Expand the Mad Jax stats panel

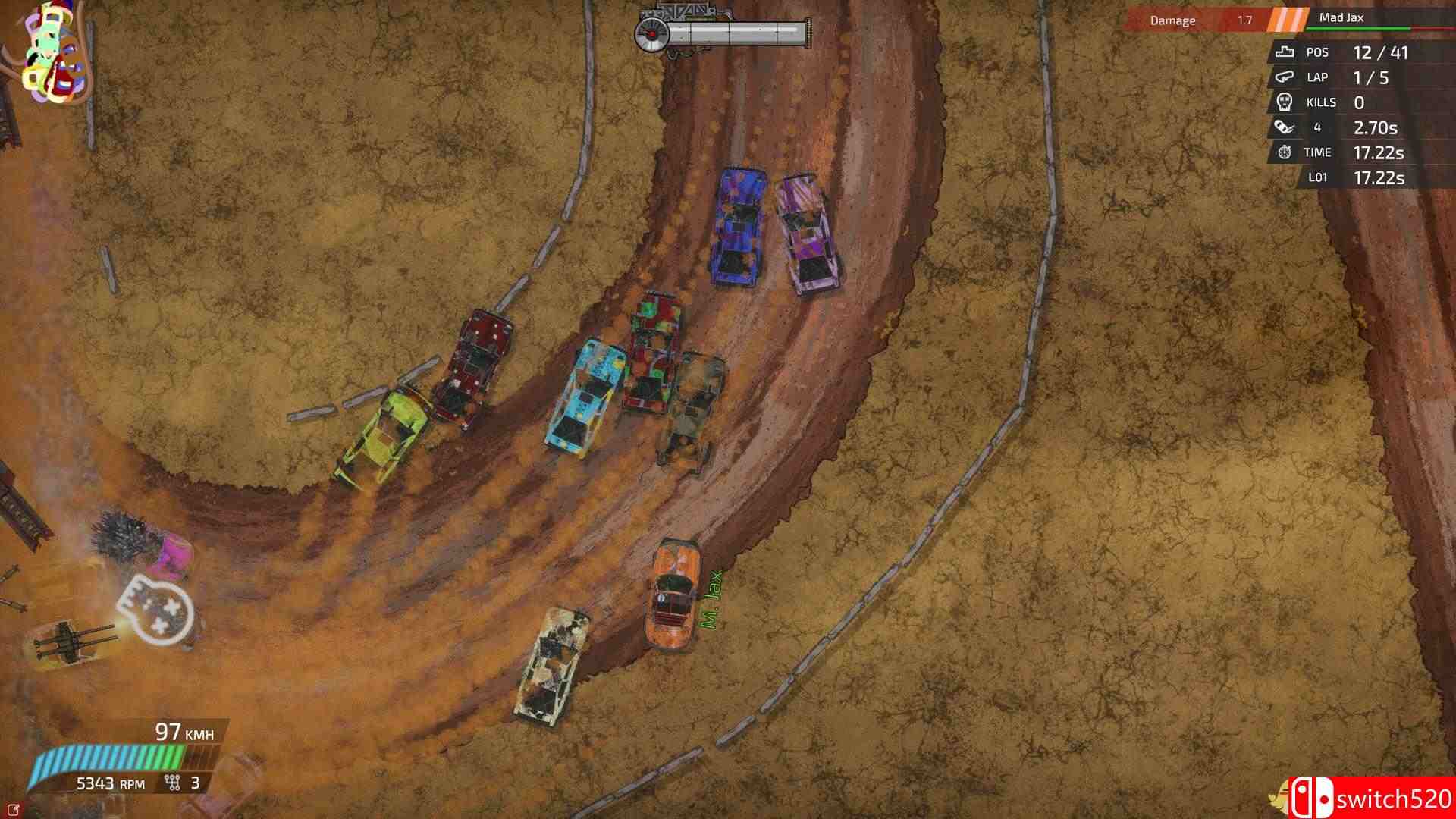point(1357,114)
